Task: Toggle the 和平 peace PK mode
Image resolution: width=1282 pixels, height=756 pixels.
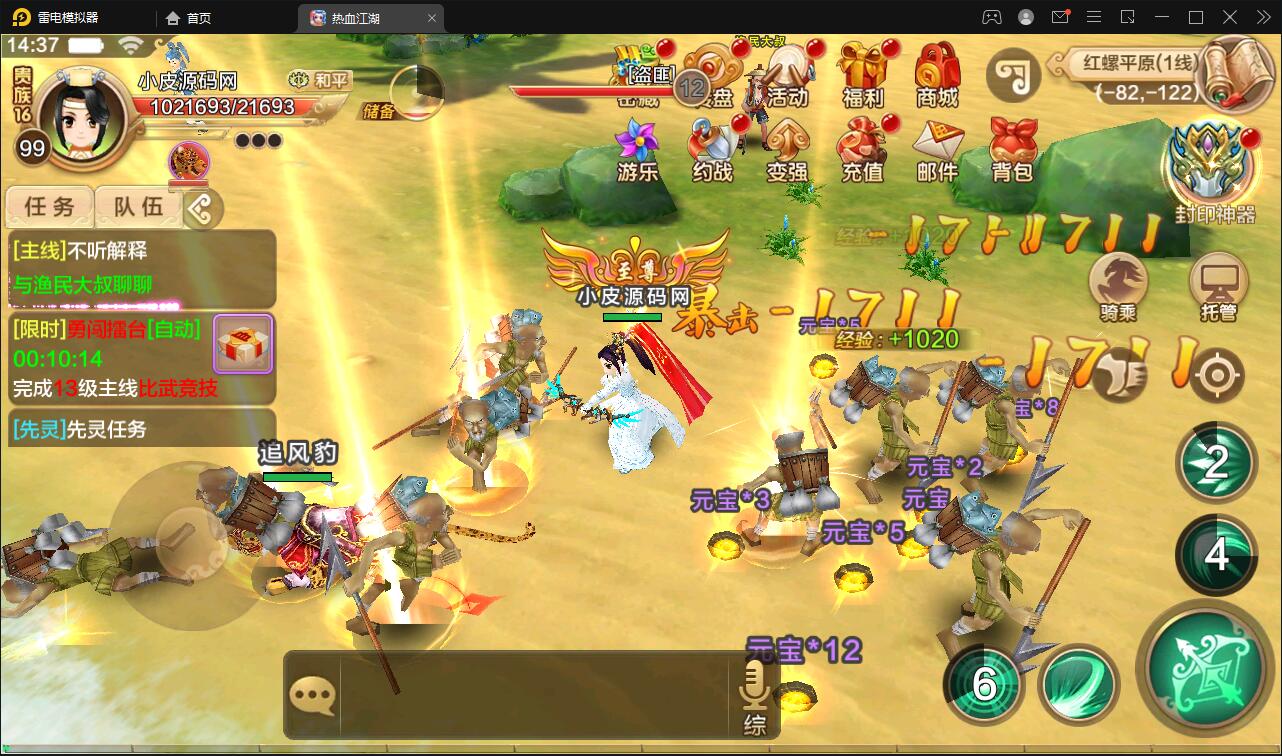Action: point(317,81)
